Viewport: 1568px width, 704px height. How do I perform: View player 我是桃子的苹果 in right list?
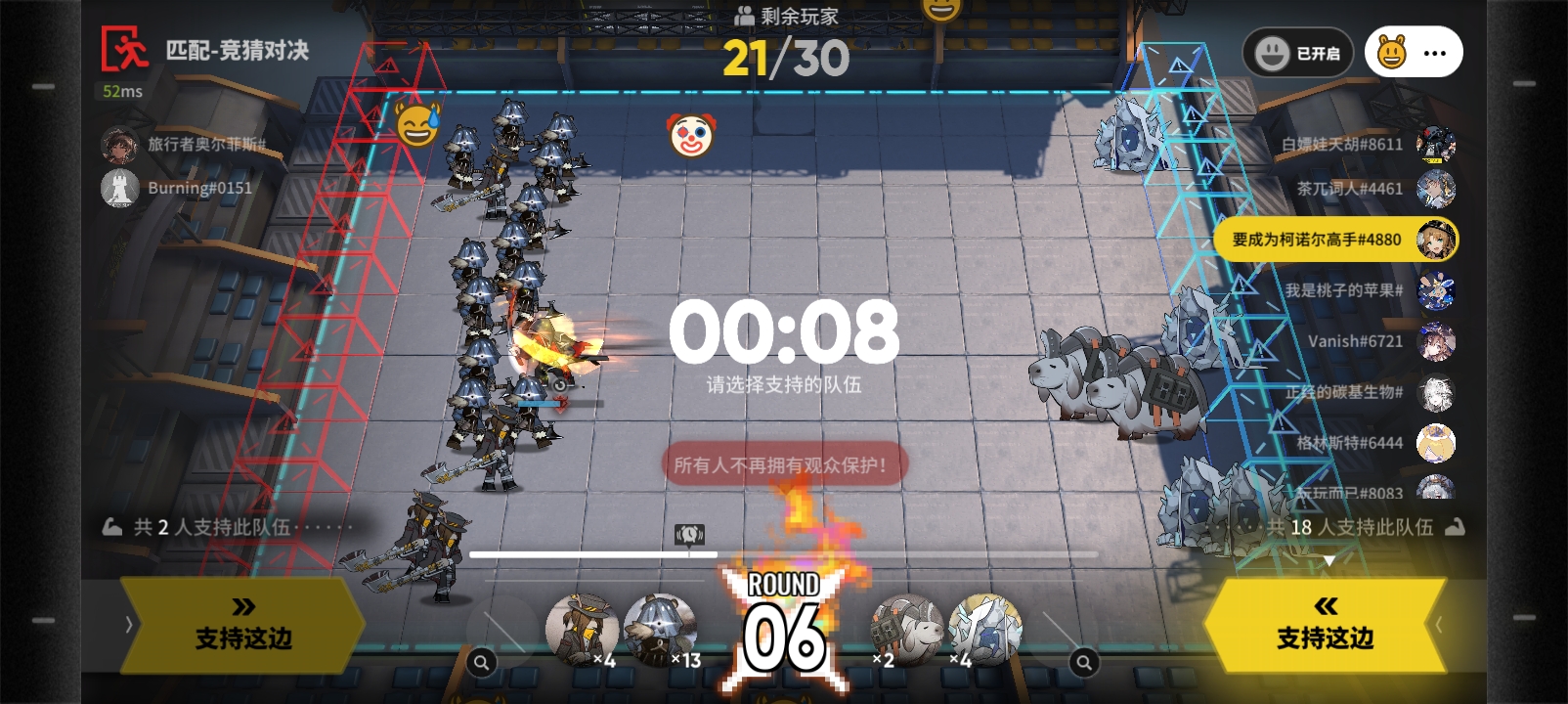pos(1369,290)
